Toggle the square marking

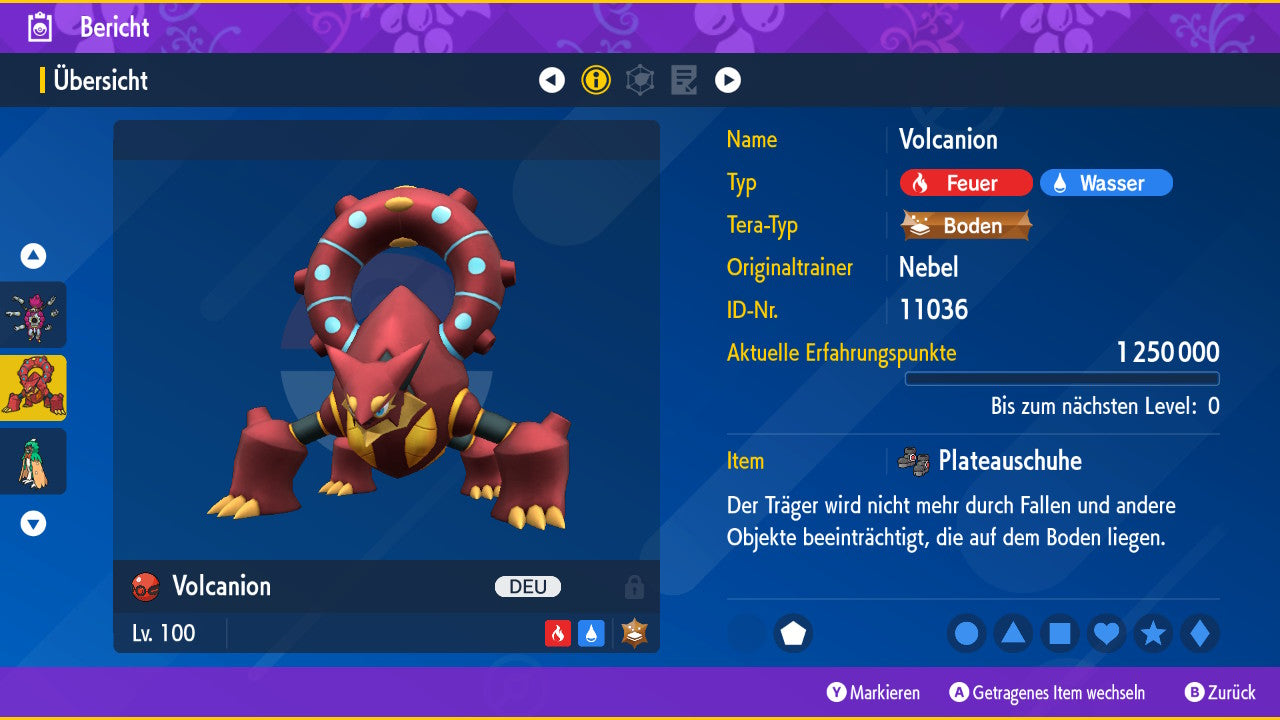click(1060, 633)
